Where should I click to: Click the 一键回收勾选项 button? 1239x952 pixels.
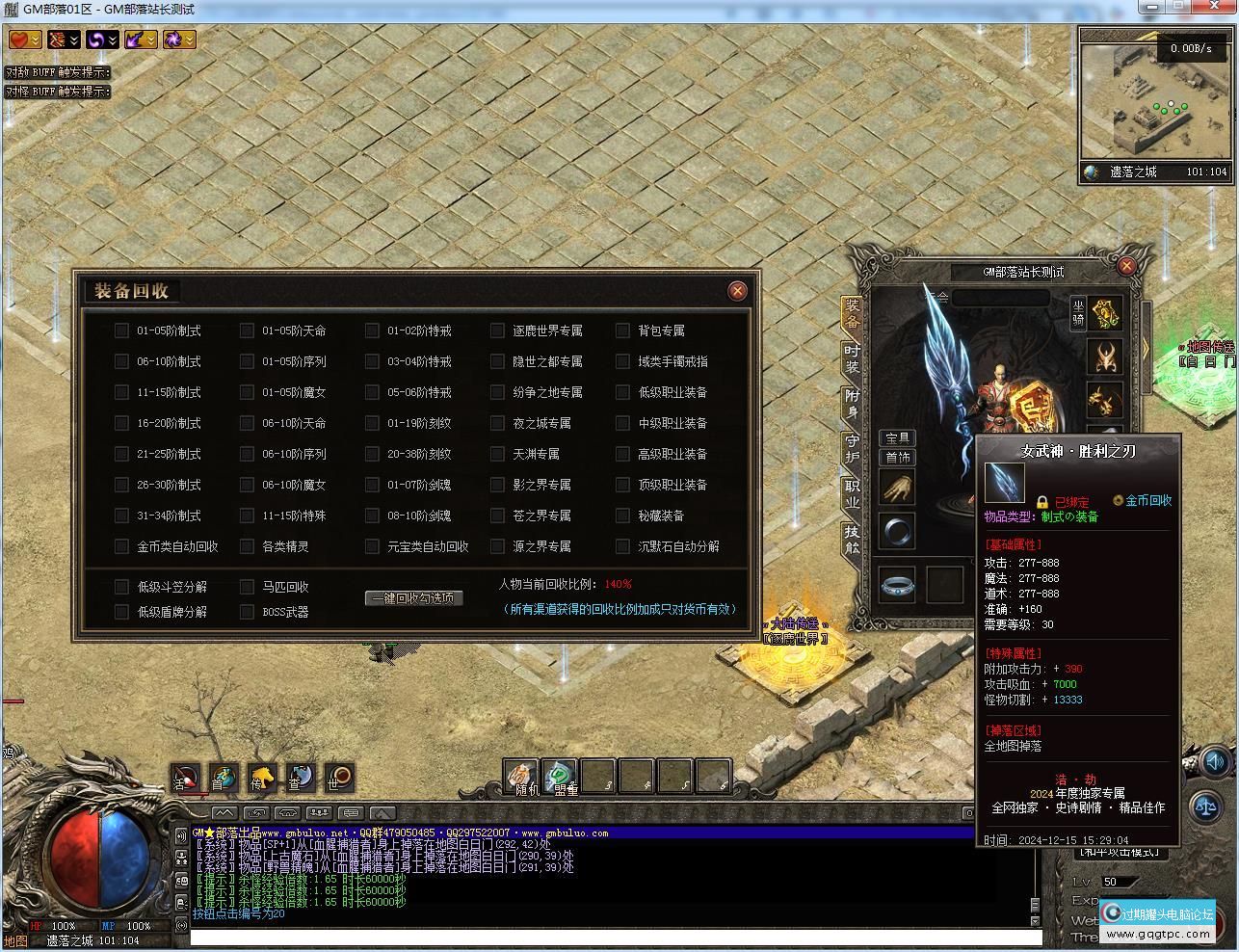tap(414, 598)
